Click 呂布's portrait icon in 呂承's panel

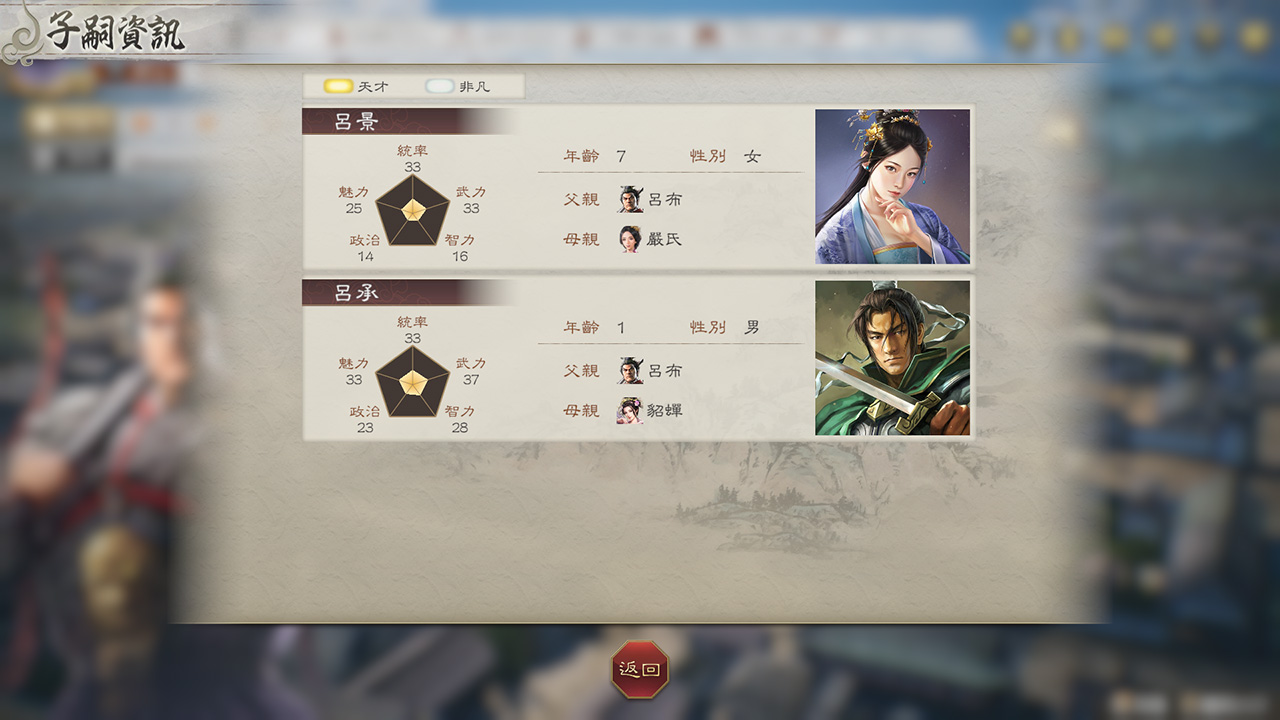click(628, 369)
